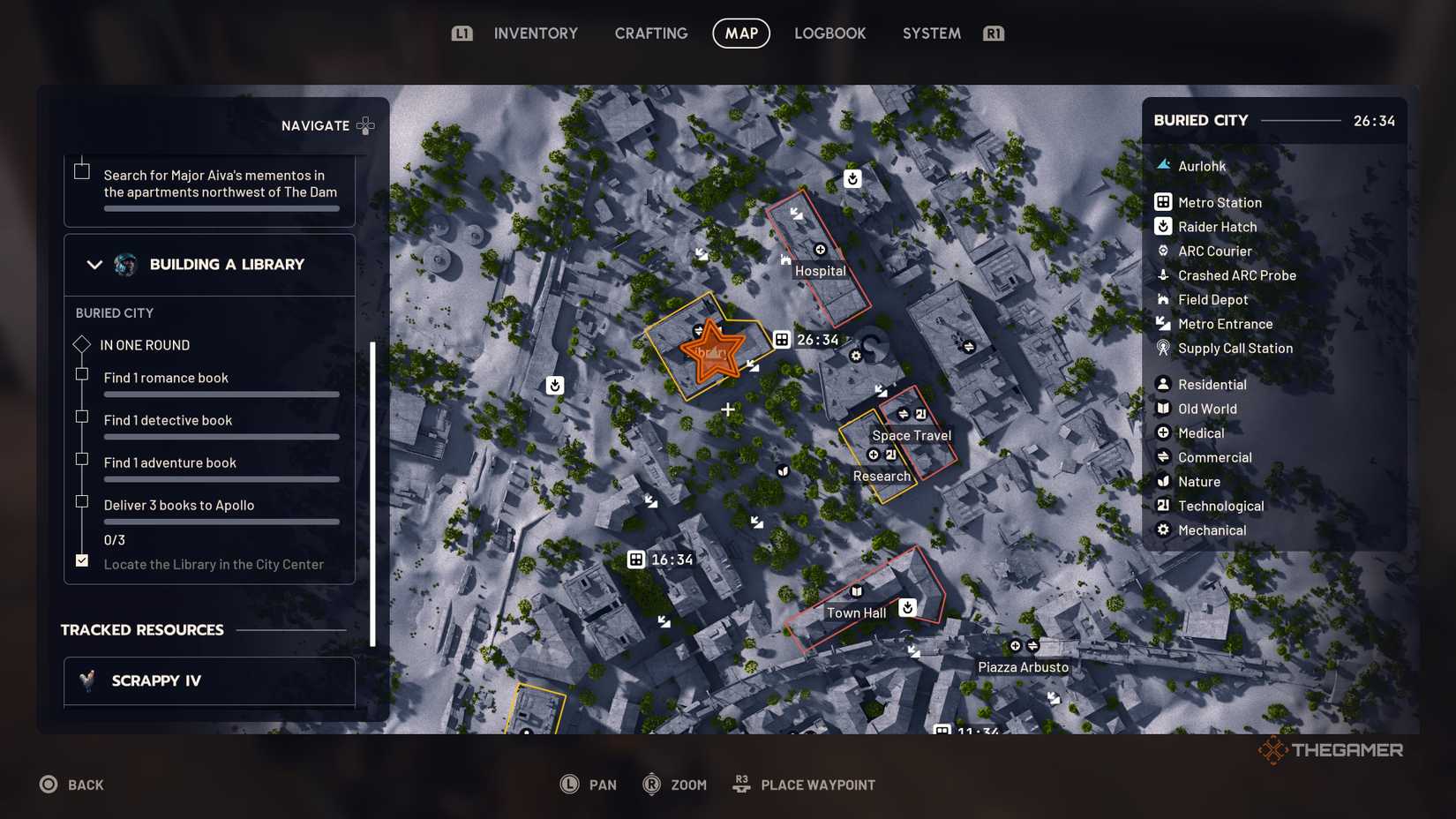Click the romance book progress bar
Screen dimensions: 1456x819
pos(221,394)
